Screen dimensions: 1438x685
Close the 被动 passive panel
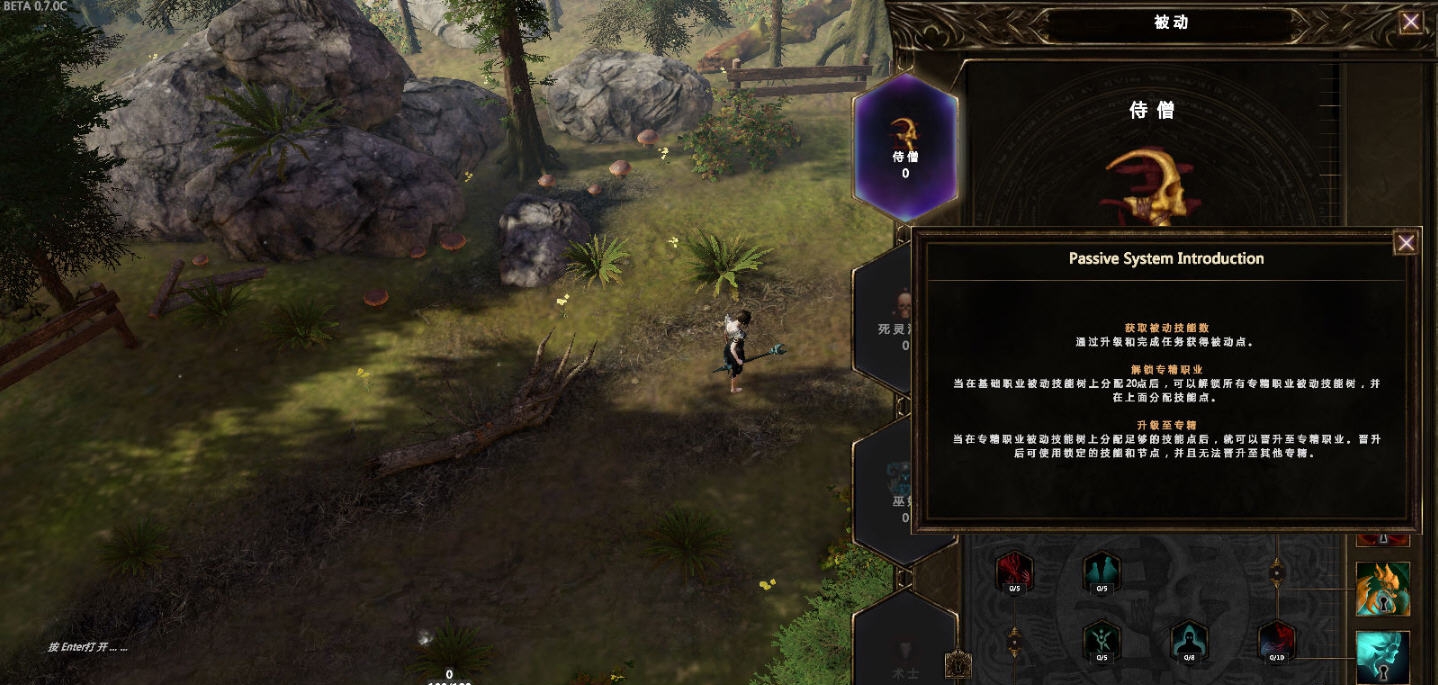point(1411,22)
